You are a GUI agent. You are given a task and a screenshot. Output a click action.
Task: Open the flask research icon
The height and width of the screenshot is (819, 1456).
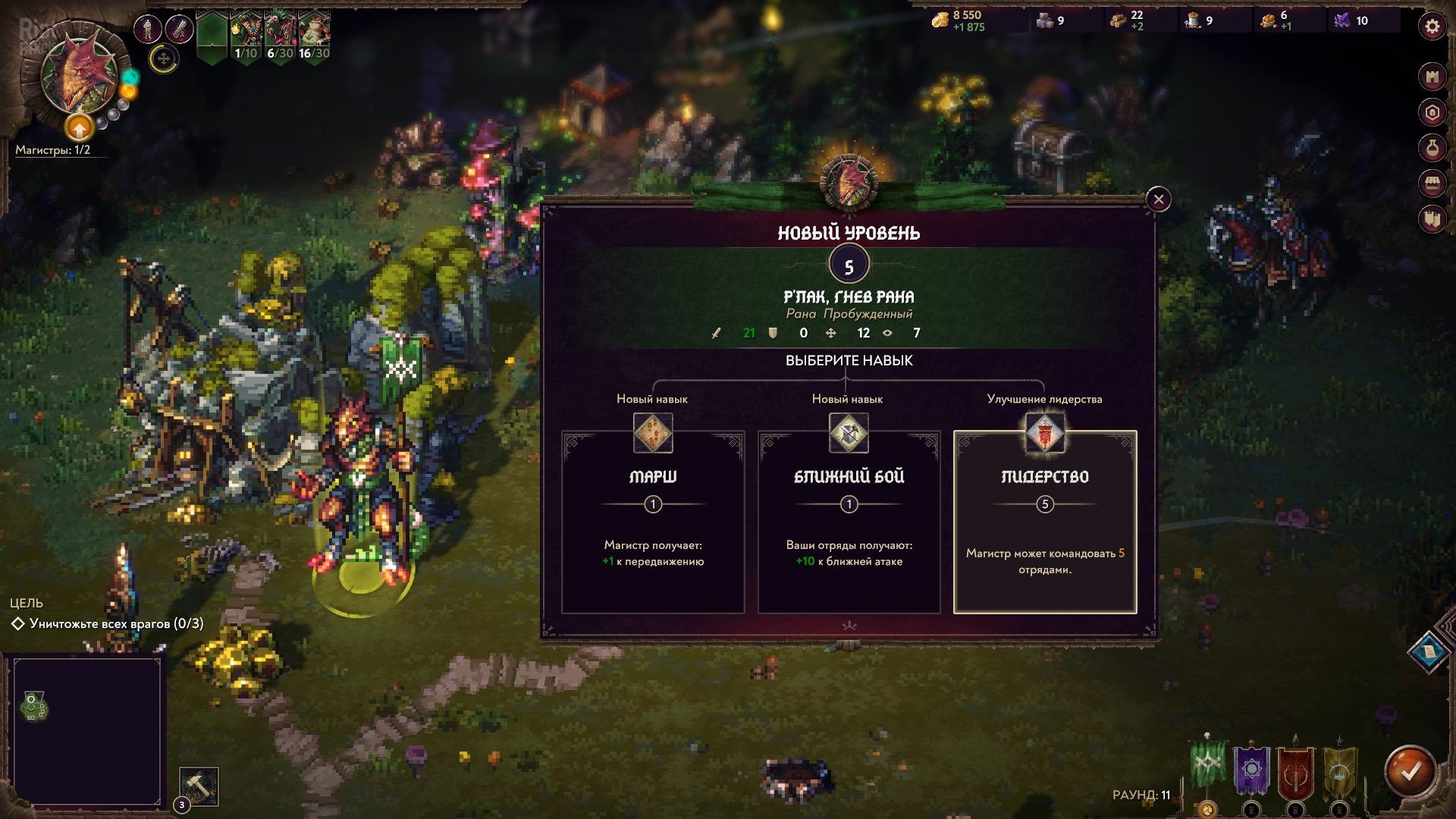pyautogui.click(x=1432, y=148)
